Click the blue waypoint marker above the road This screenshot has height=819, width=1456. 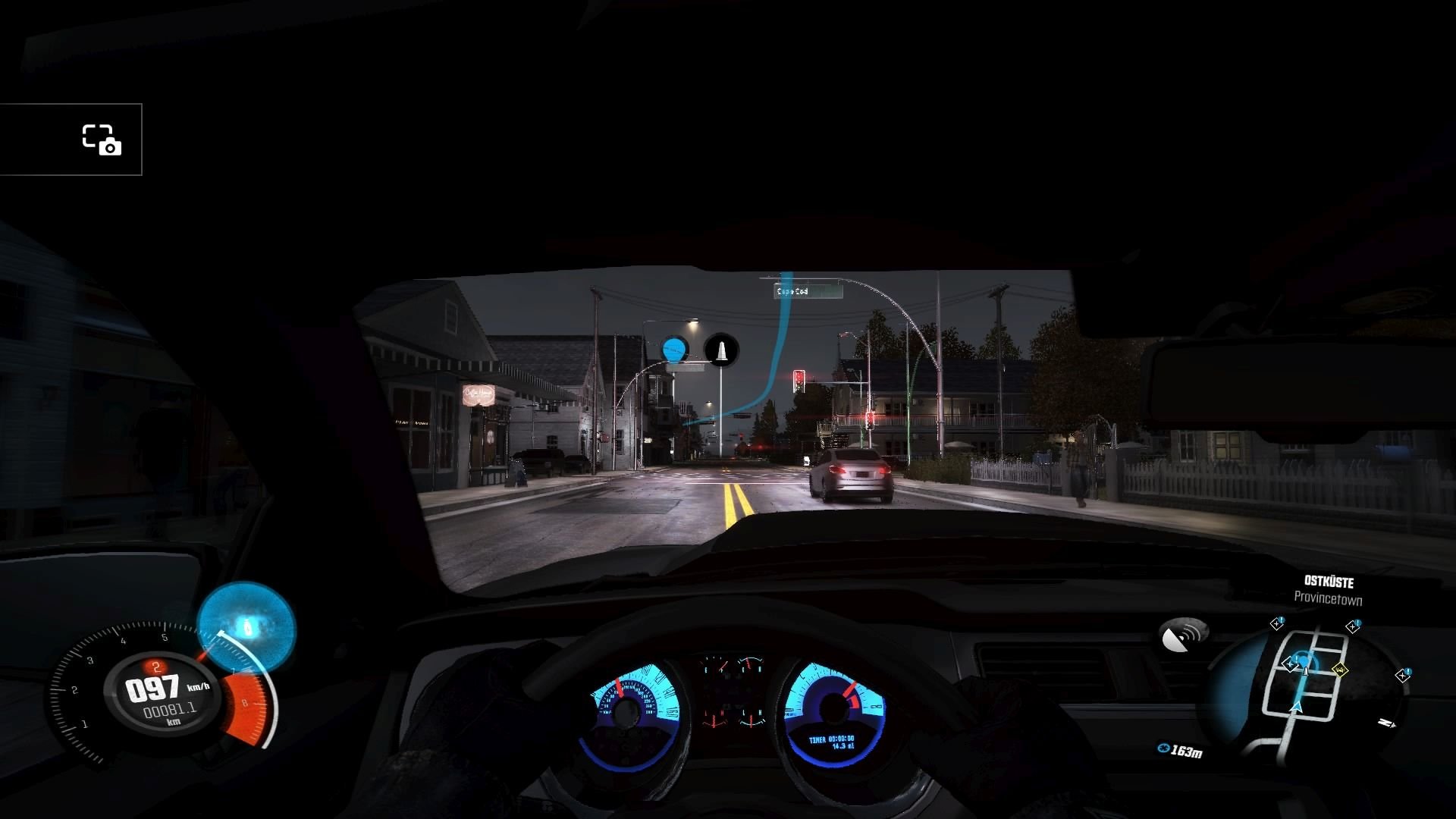click(674, 350)
